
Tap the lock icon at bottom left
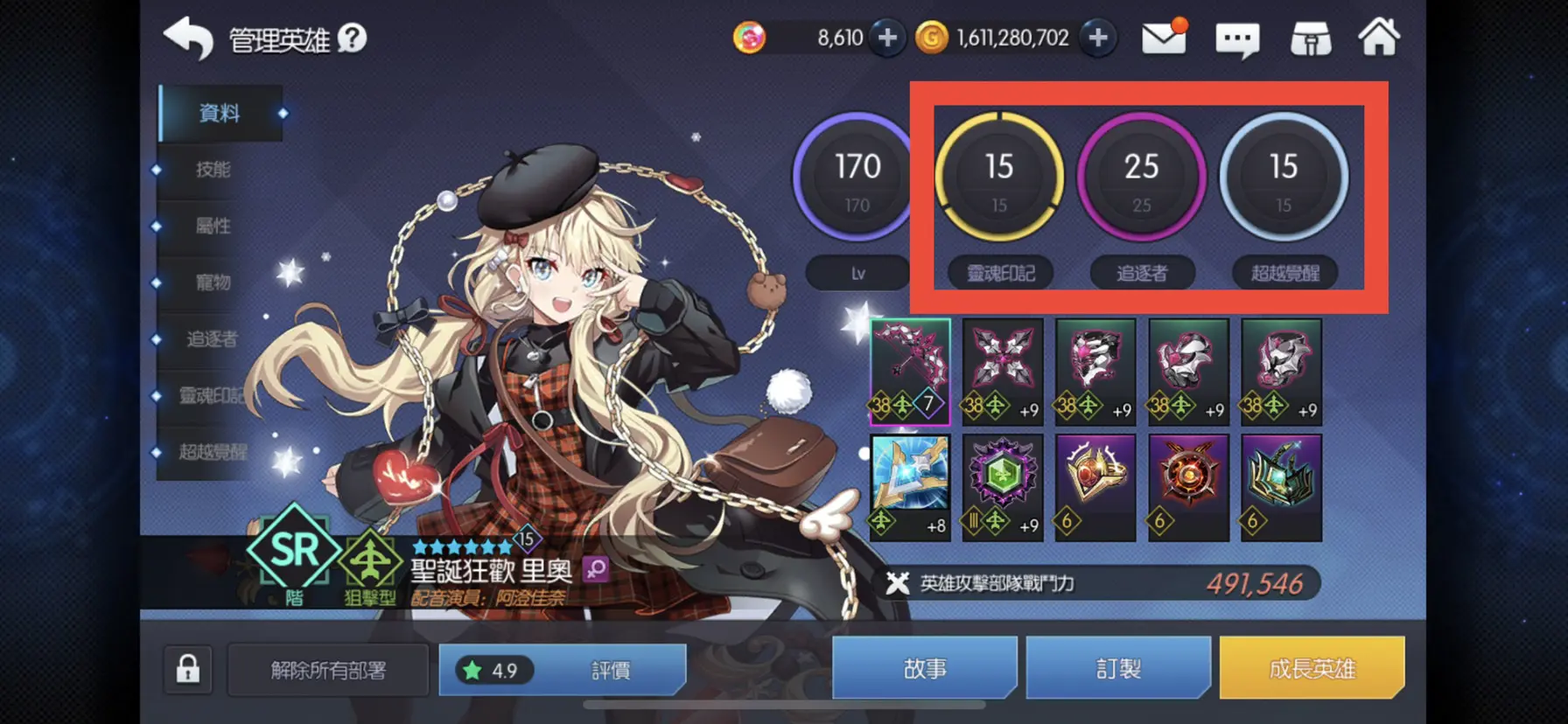(186, 667)
